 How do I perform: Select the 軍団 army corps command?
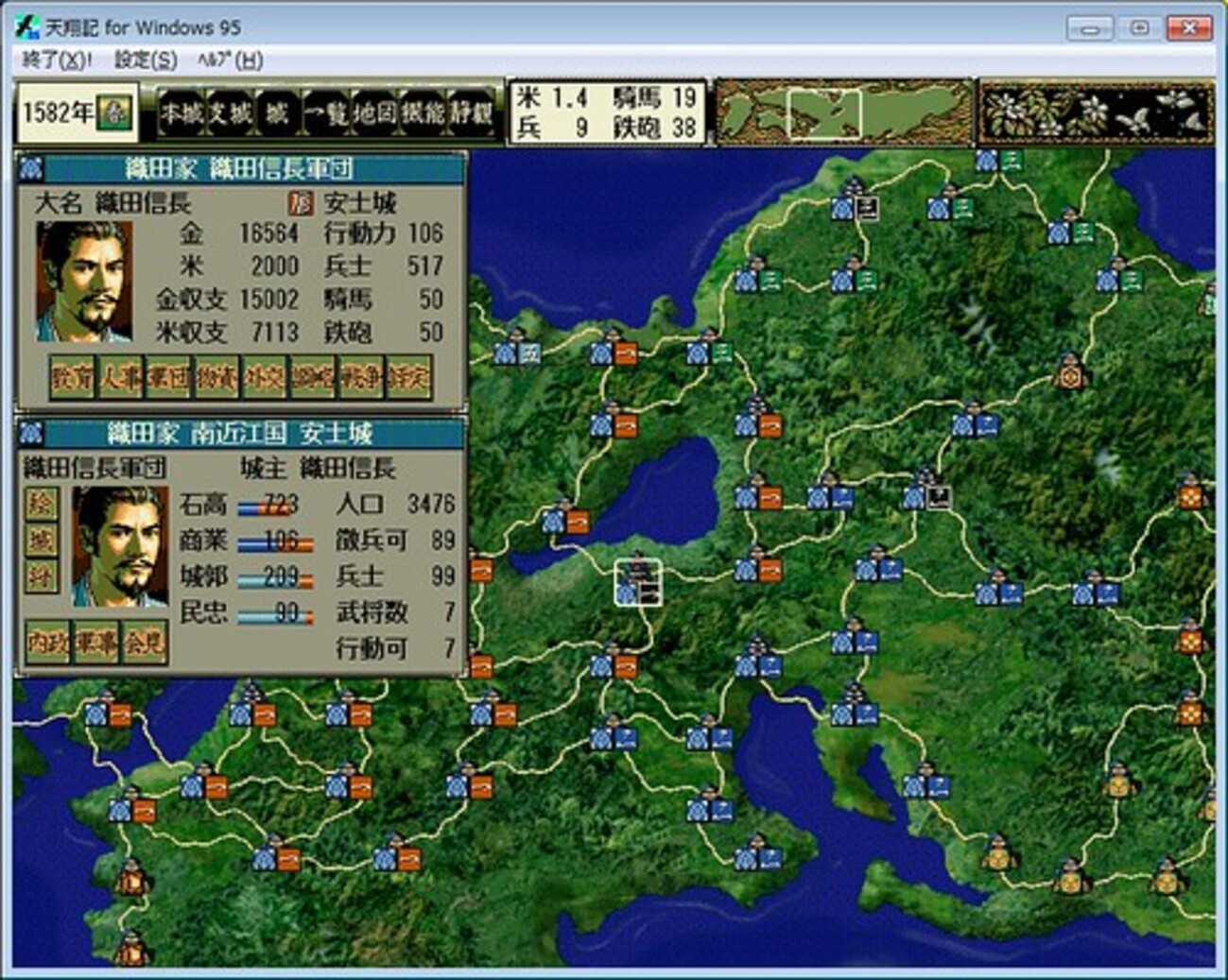click(x=168, y=378)
